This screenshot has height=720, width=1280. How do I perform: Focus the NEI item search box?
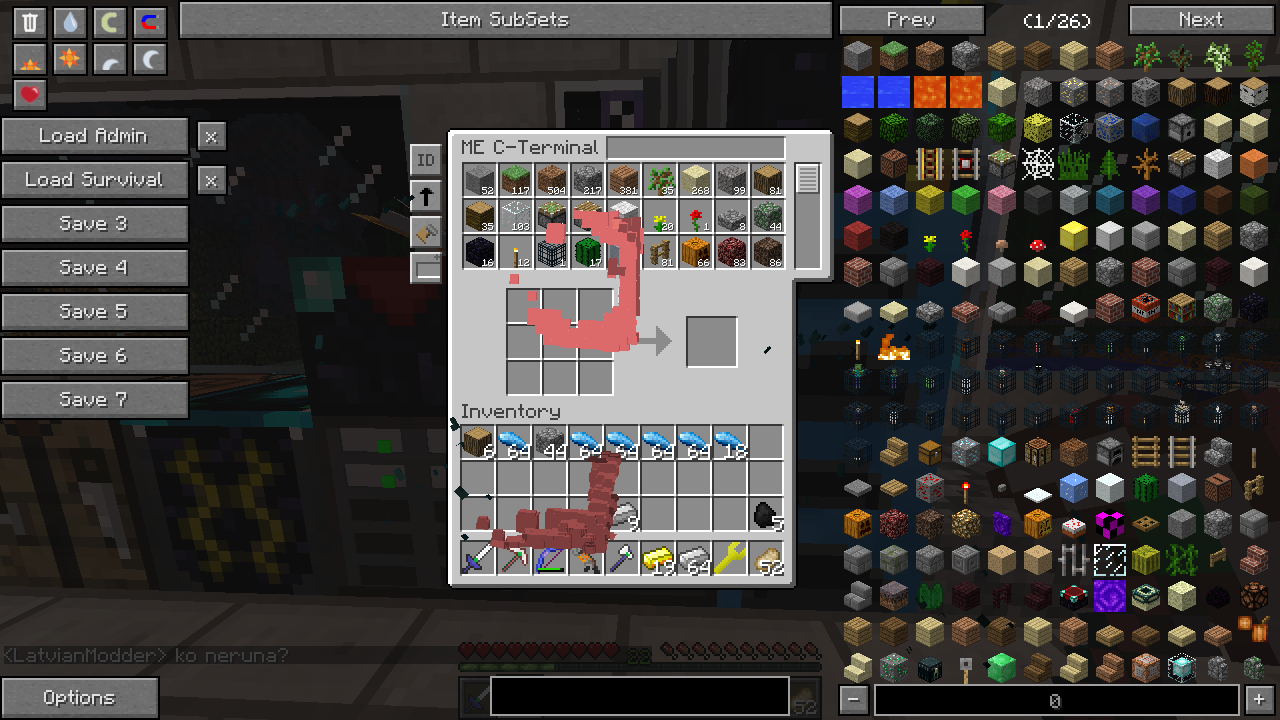[x=1056, y=701]
